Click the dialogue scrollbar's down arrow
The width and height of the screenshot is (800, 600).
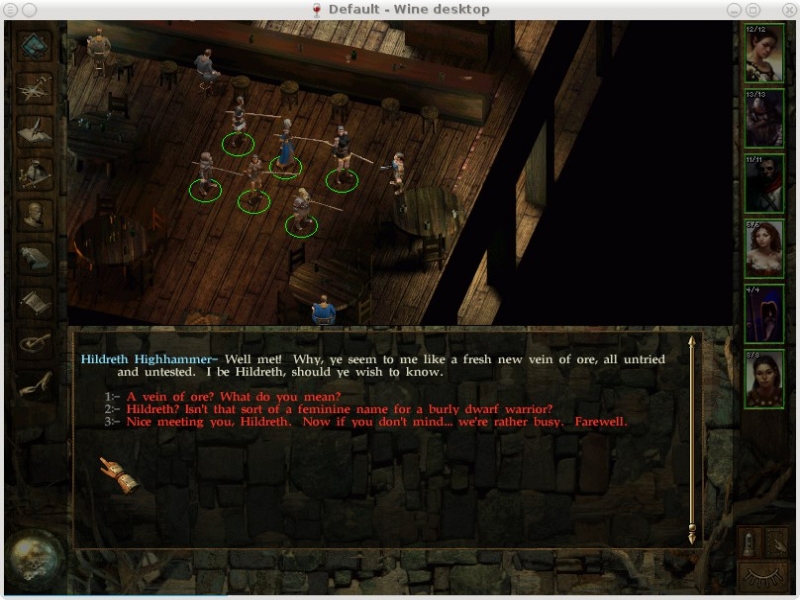[691, 538]
